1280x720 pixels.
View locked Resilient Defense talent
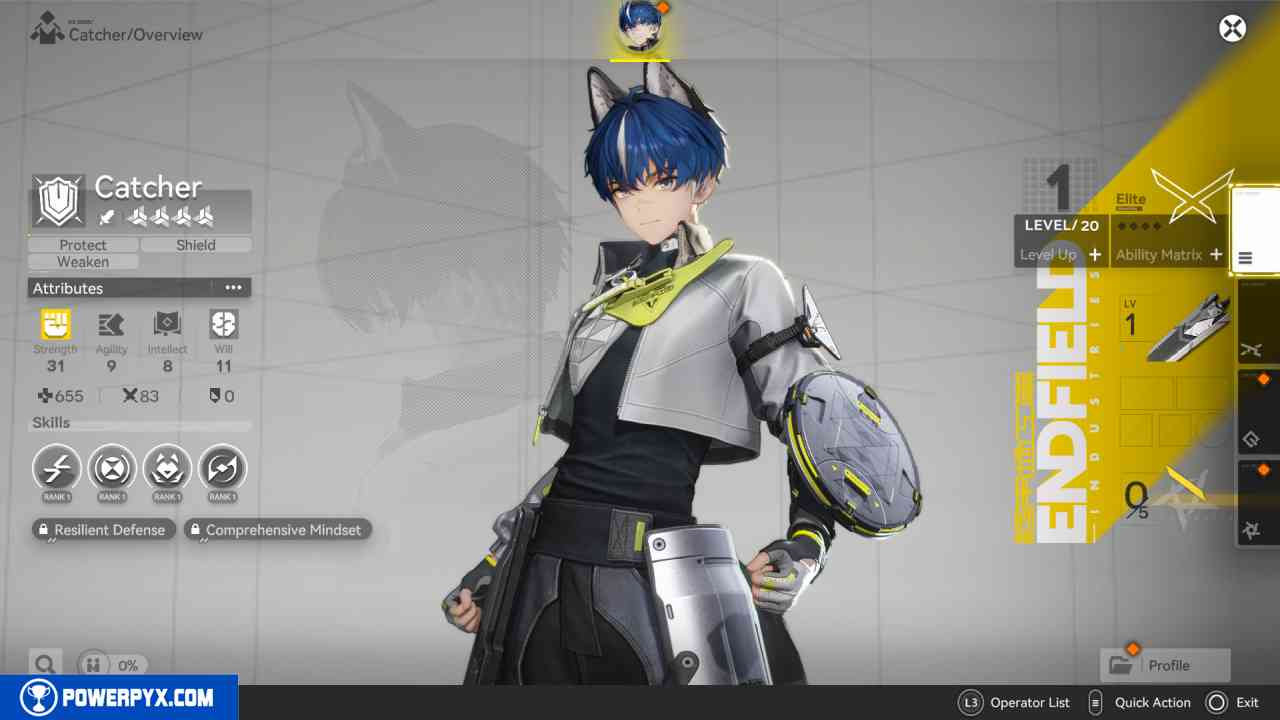point(103,530)
